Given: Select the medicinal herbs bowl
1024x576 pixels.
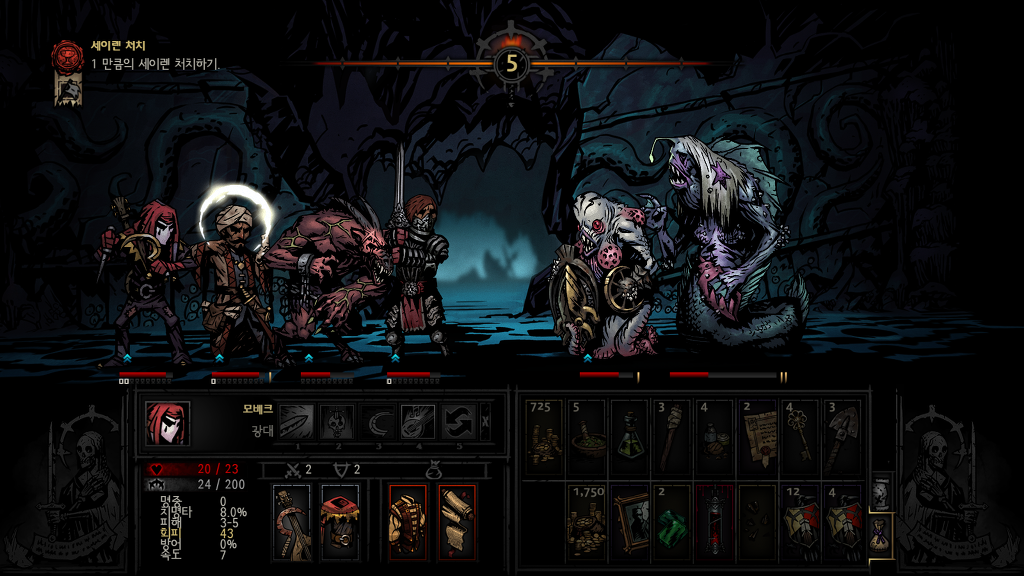Looking at the screenshot, I should click(587, 435).
